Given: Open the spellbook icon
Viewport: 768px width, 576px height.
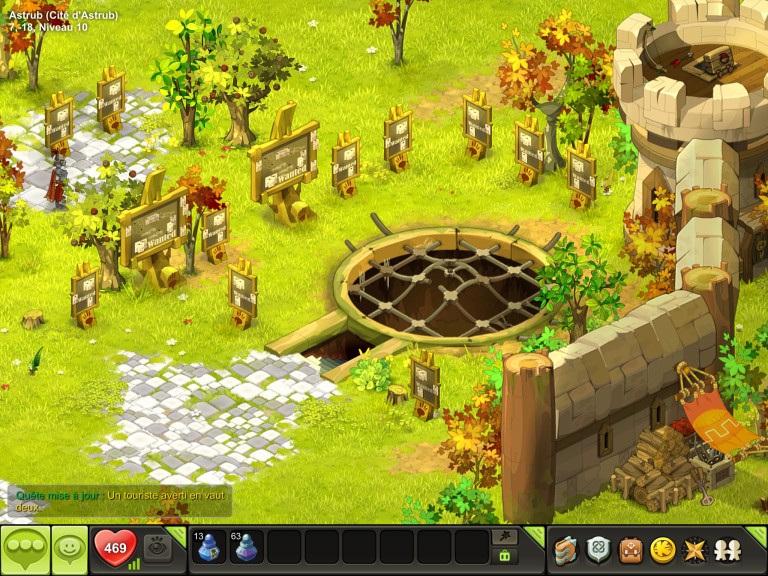Looking at the screenshot, I should 566,549.
